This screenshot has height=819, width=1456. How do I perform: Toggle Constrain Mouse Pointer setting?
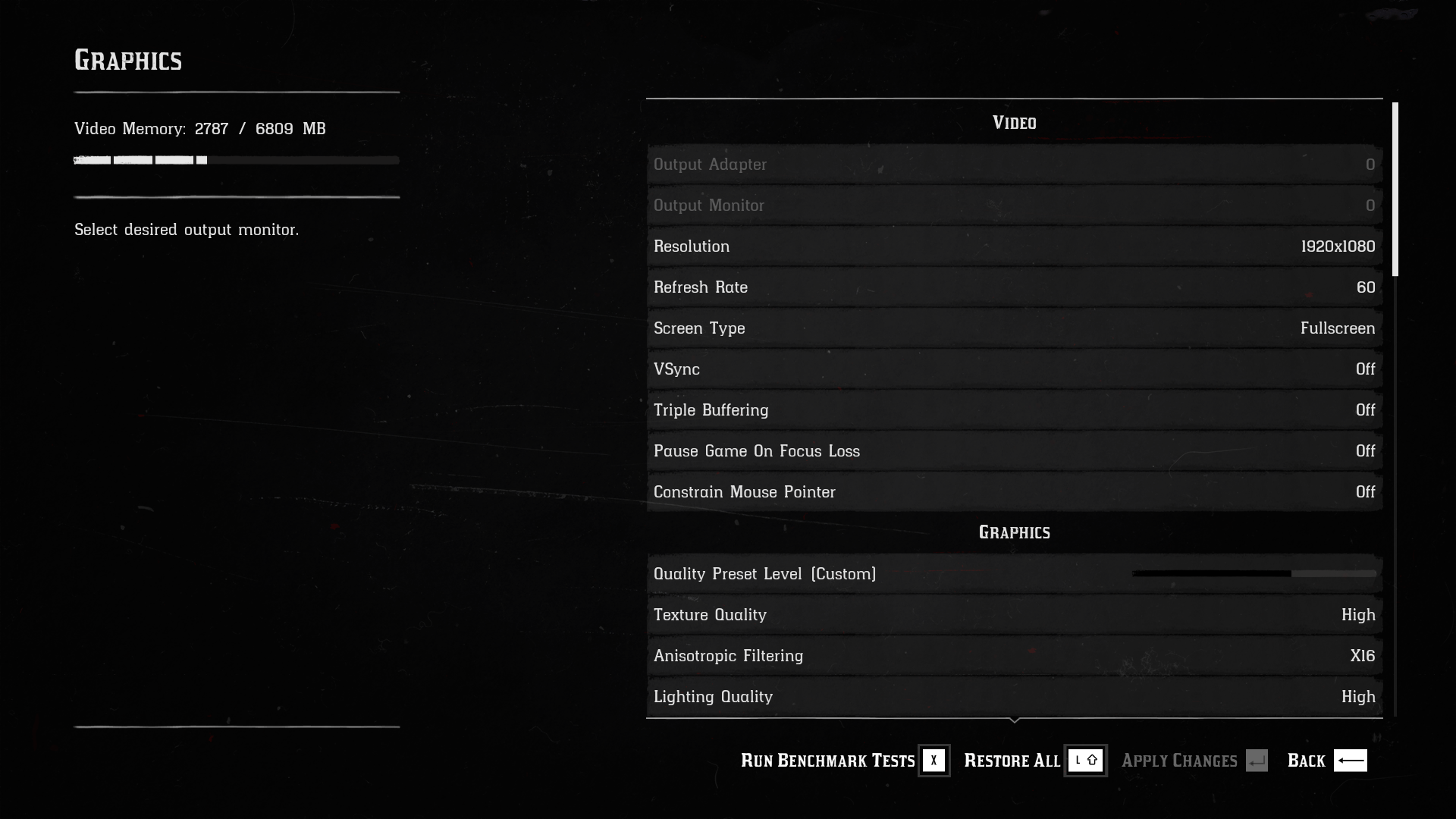1014,492
